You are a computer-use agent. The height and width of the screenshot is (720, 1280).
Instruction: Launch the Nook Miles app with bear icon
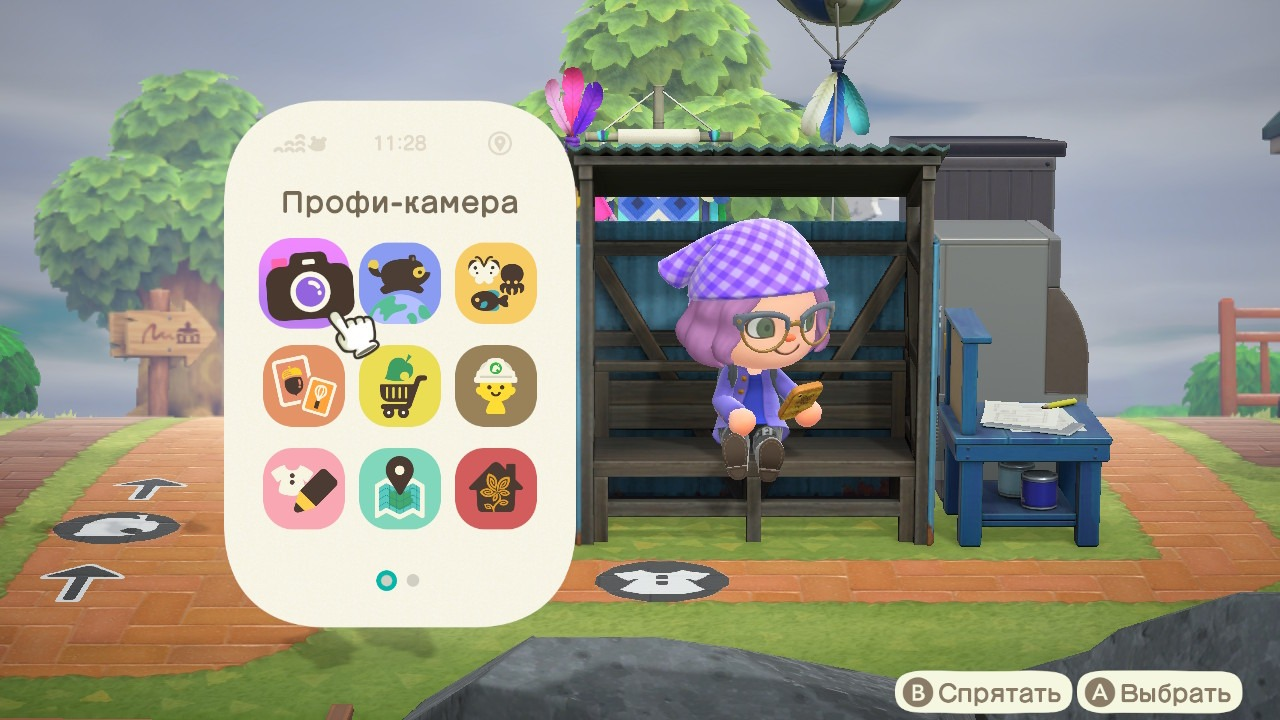pyautogui.click(x=400, y=283)
